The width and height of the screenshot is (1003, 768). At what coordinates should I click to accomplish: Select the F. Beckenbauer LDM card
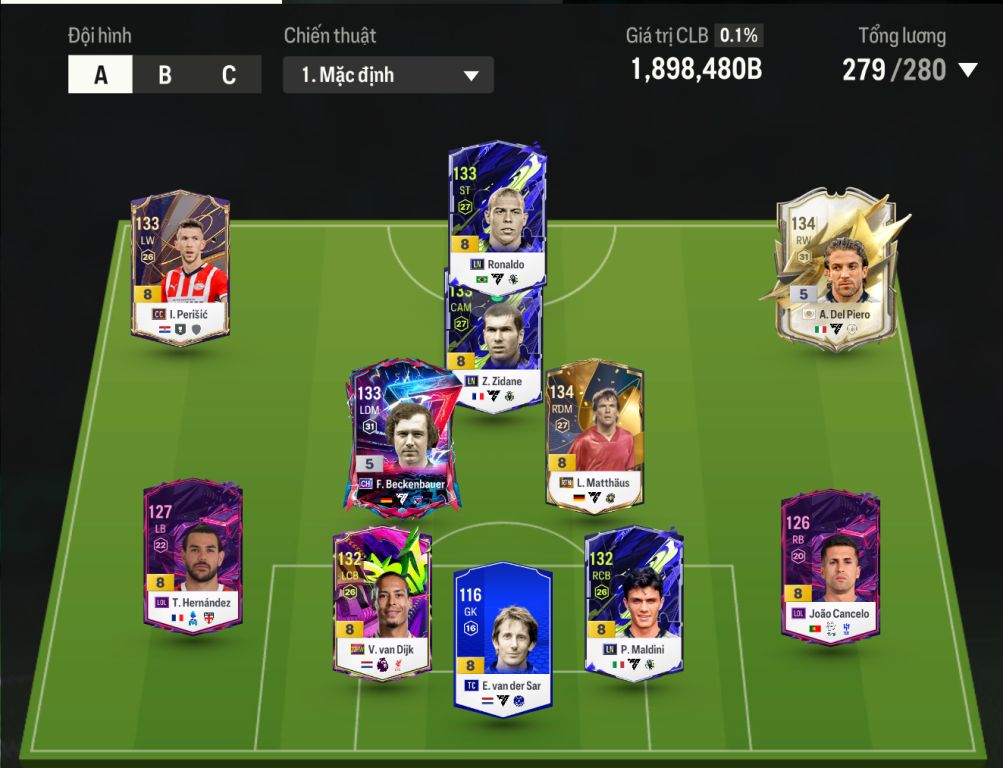[x=402, y=437]
